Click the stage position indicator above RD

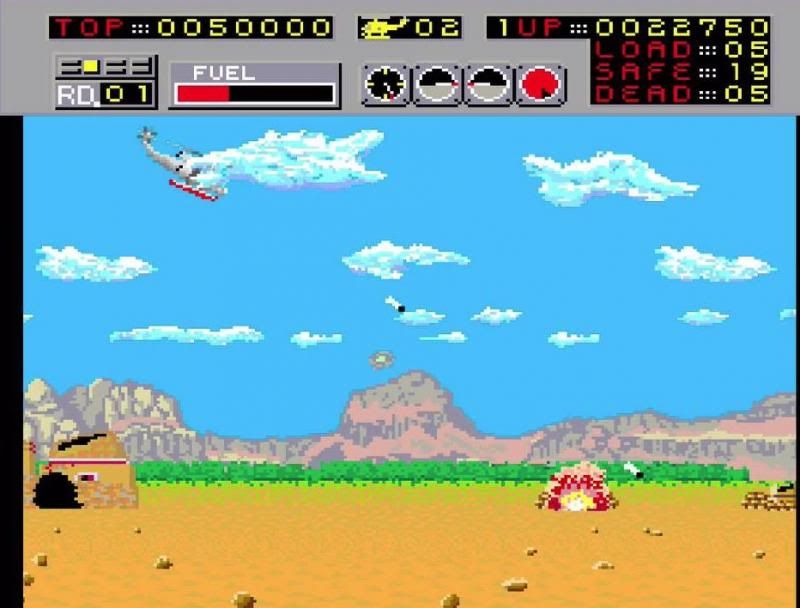[105, 67]
